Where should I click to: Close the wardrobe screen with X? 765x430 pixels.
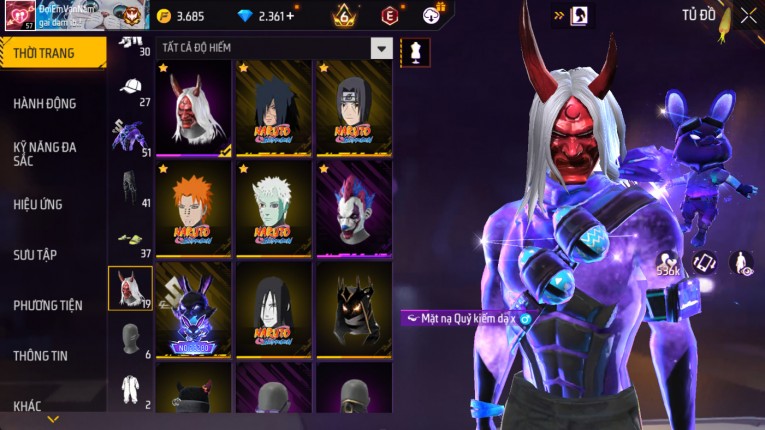pos(748,15)
